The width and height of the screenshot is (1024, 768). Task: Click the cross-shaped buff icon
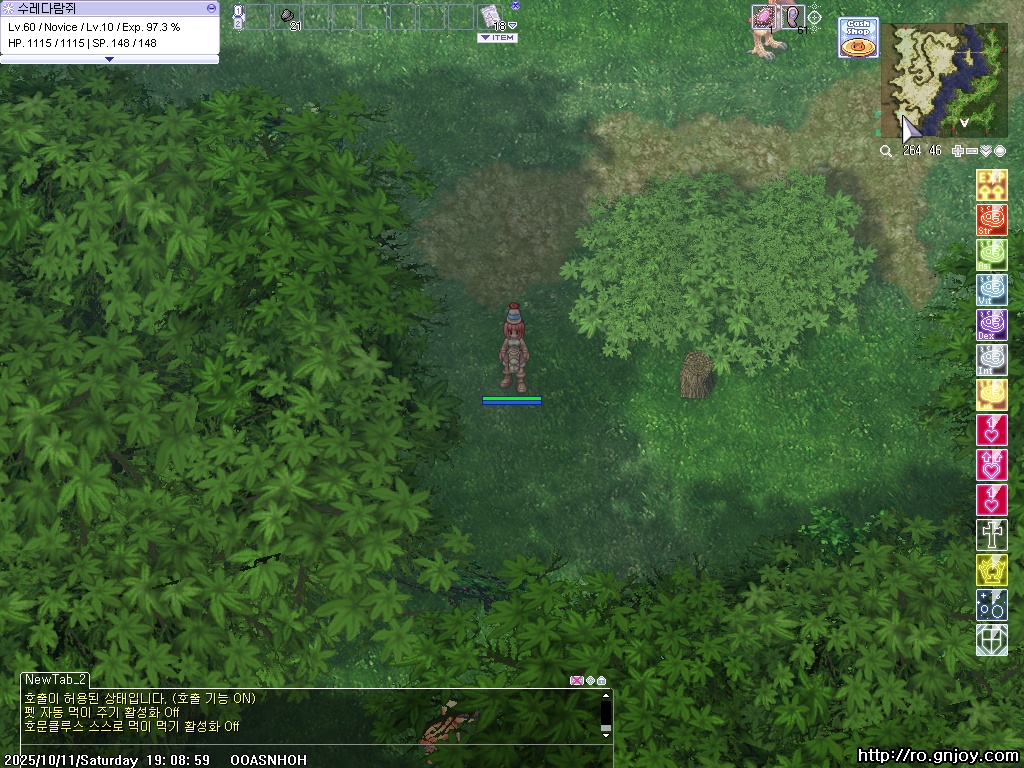(991, 535)
